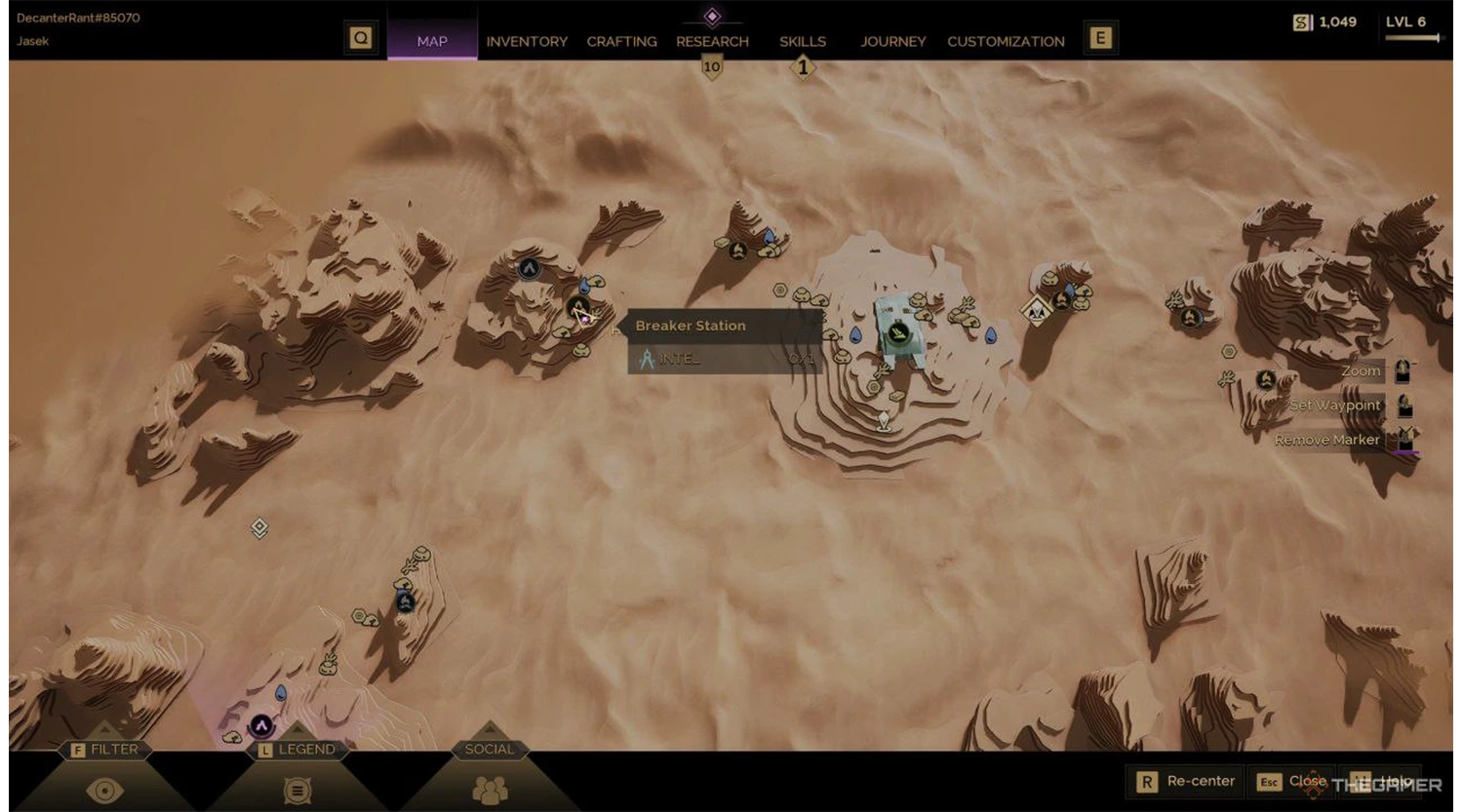
Task: Select the trade post icon near the central mountain
Action: tap(899, 332)
